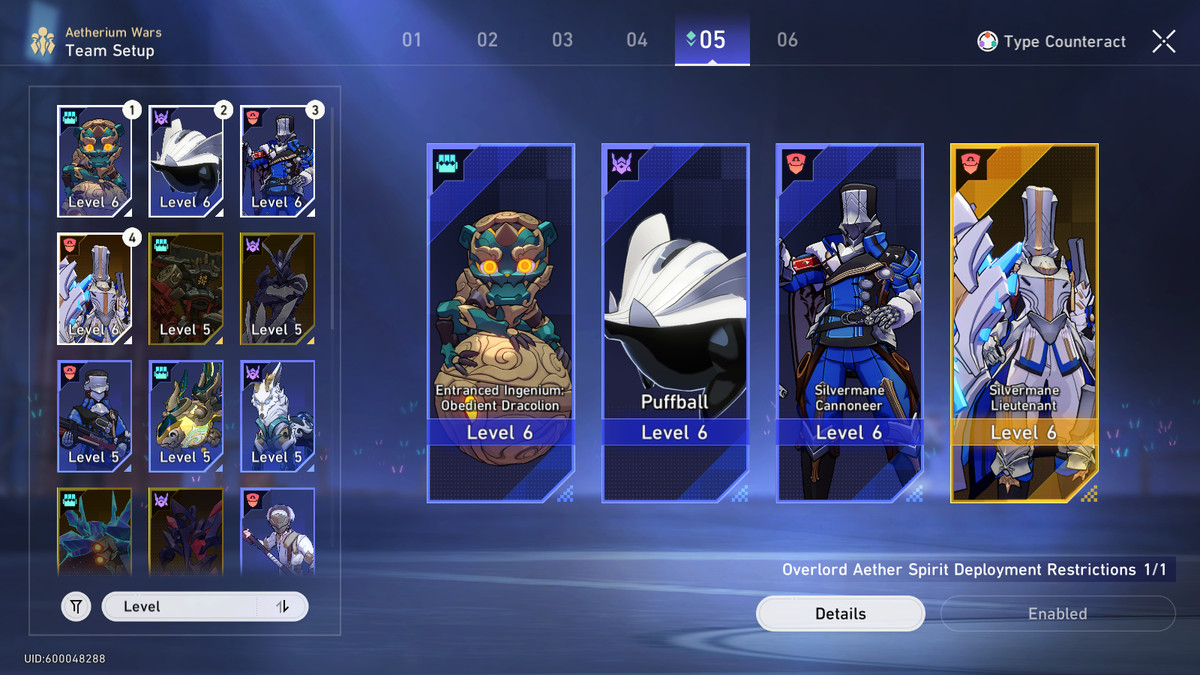Pick roster card numbered 4, Lieutenant

[x=95, y=289]
